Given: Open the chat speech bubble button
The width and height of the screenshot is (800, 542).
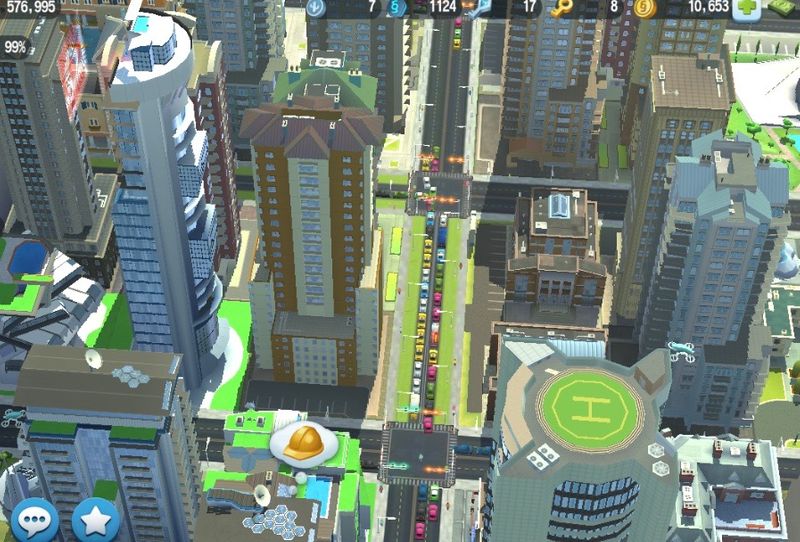Looking at the screenshot, I should 34,520.
